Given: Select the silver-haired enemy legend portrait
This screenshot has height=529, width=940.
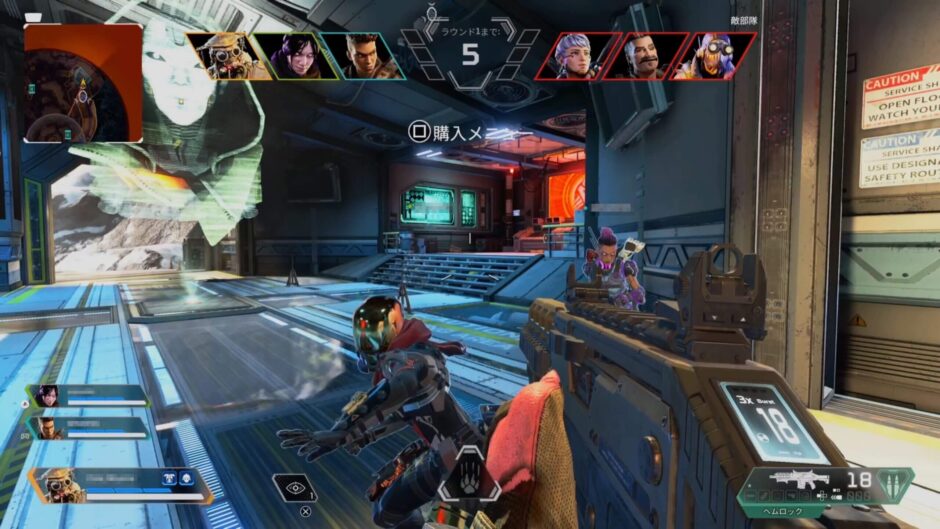Looking at the screenshot, I should (573, 56).
